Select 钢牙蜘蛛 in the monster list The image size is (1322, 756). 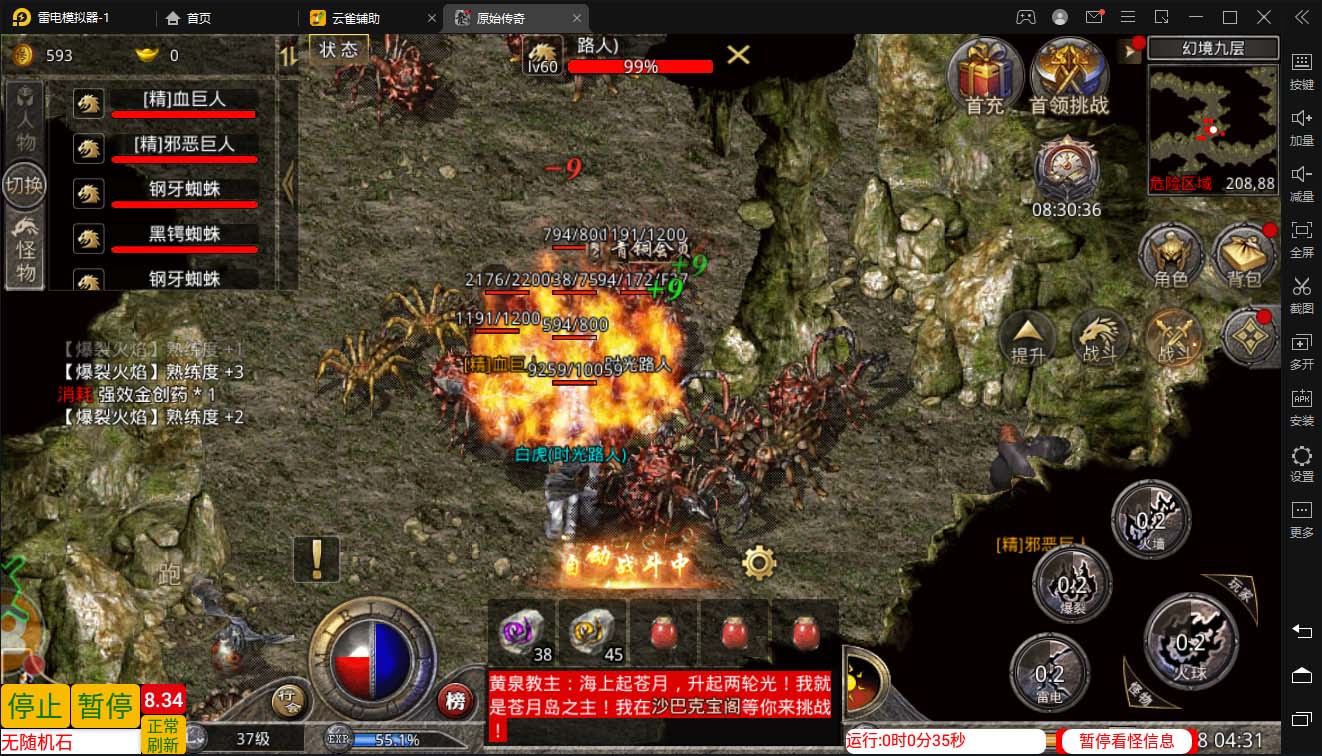click(x=184, y=190)
